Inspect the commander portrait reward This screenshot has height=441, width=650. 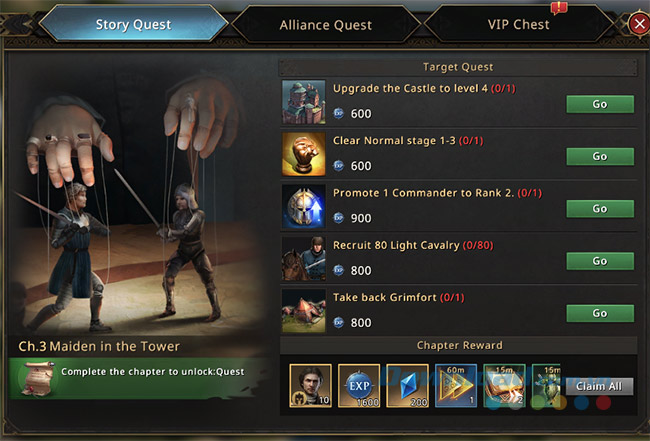coord(310,385)
